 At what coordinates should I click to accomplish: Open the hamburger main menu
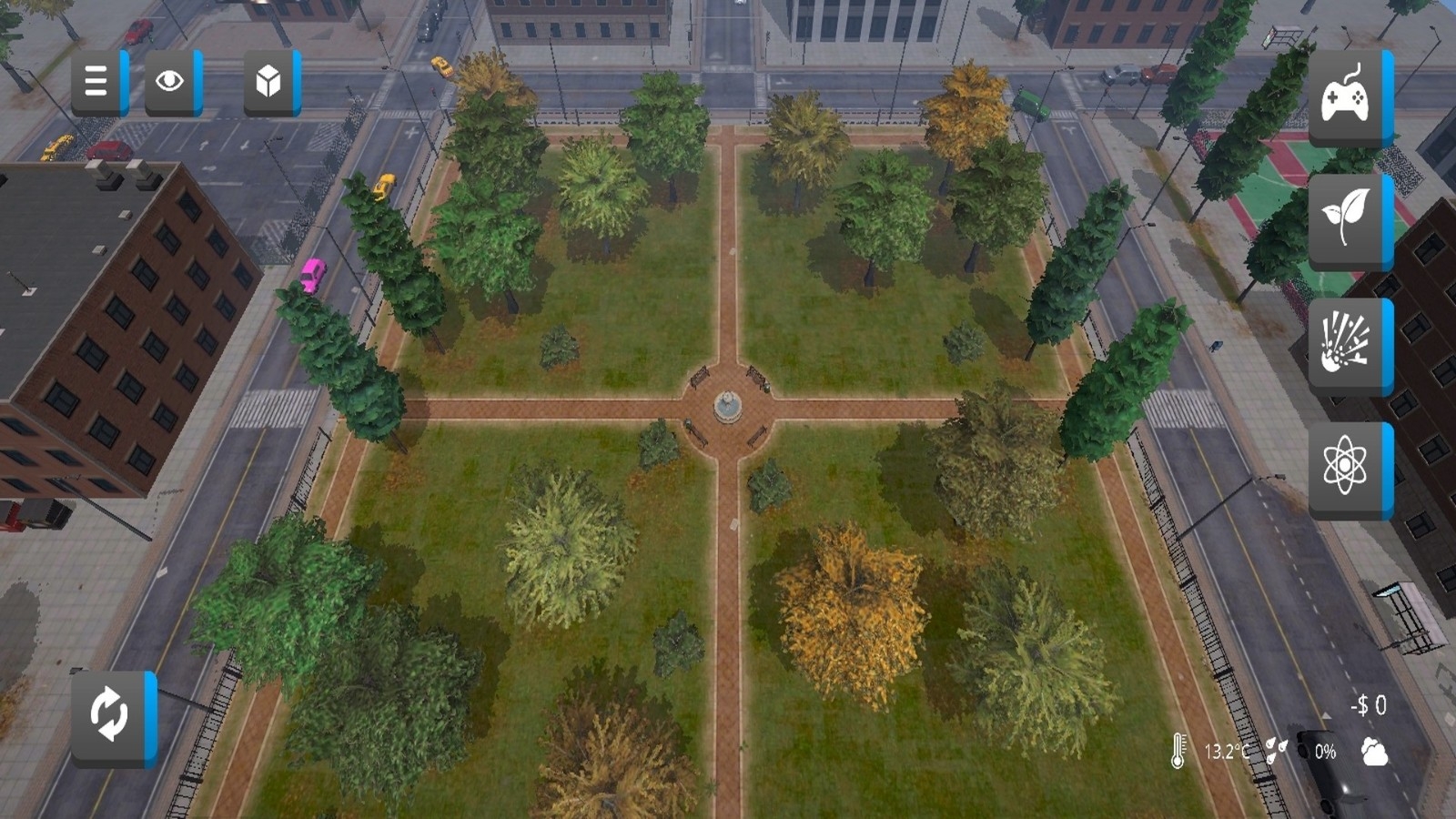pyautogui.click(x=96, y=83)
